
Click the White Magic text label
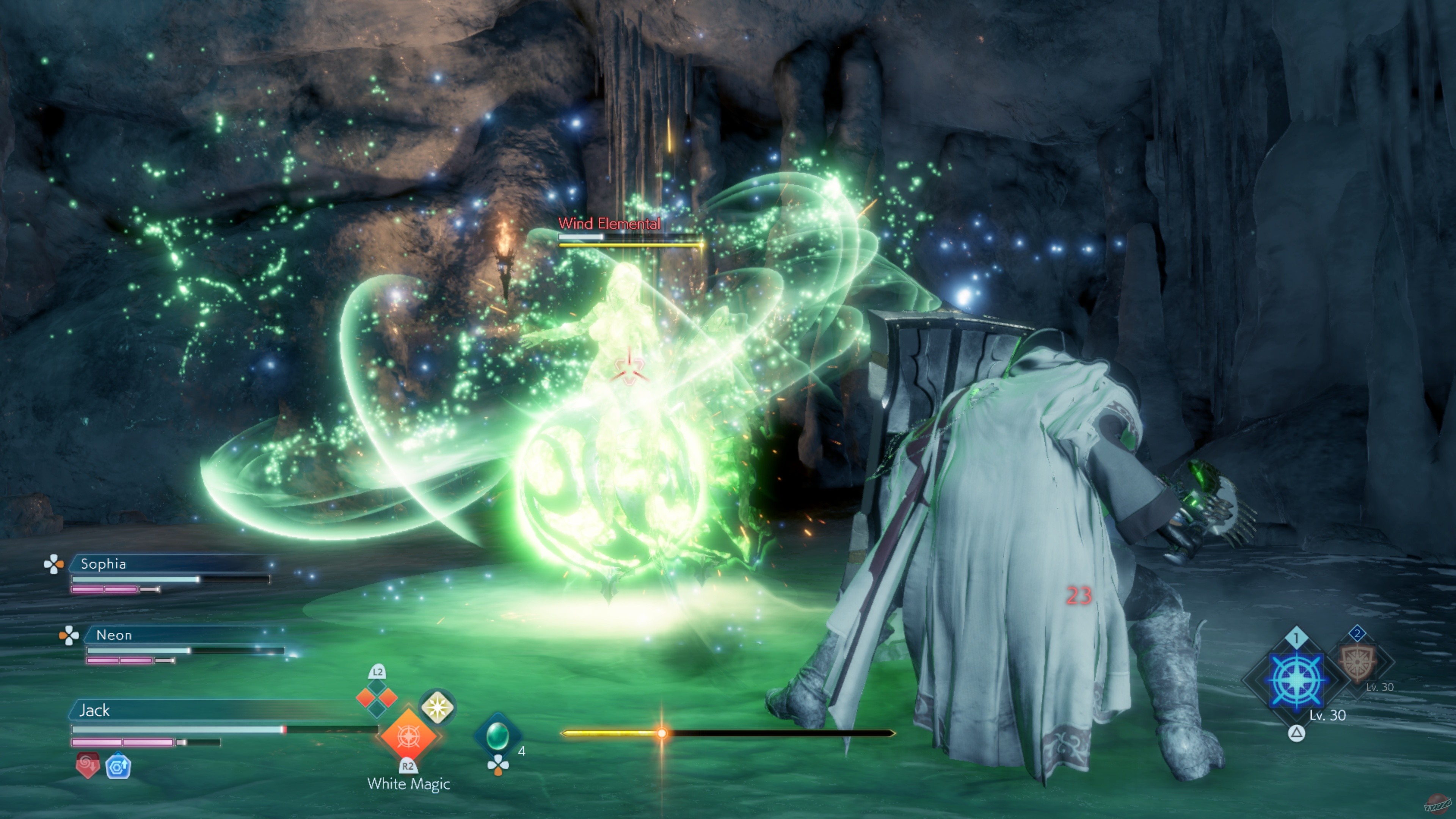pyautogui.click(x=409, y=784)
